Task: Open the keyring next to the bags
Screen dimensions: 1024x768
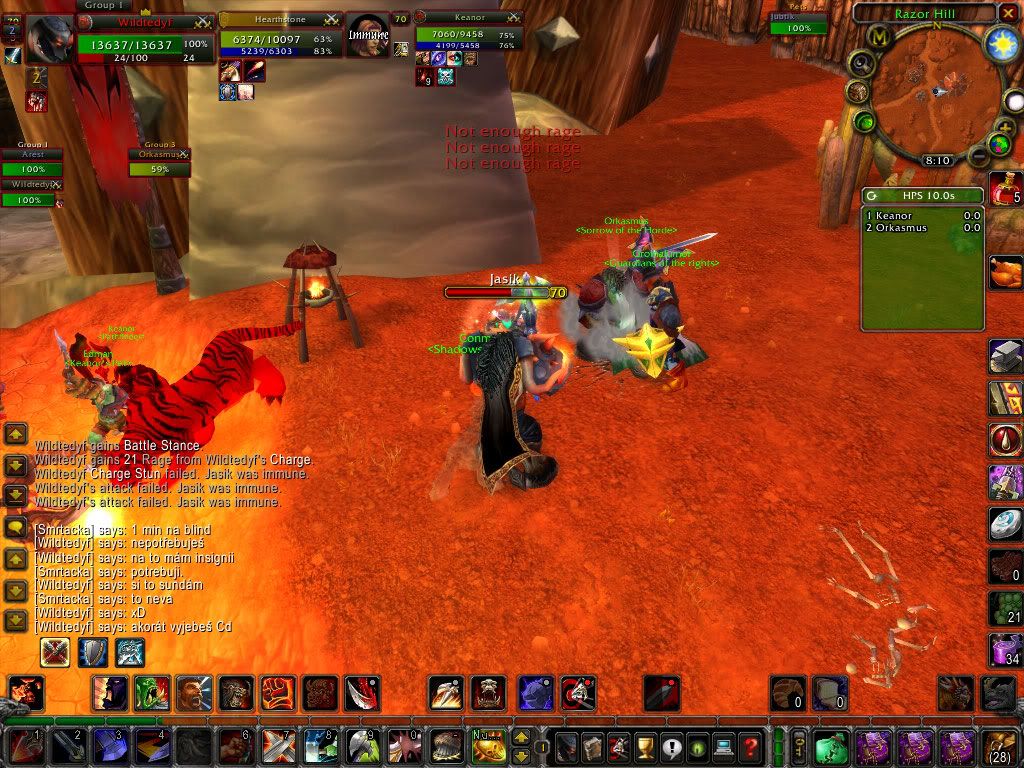Action: [798, 747]
